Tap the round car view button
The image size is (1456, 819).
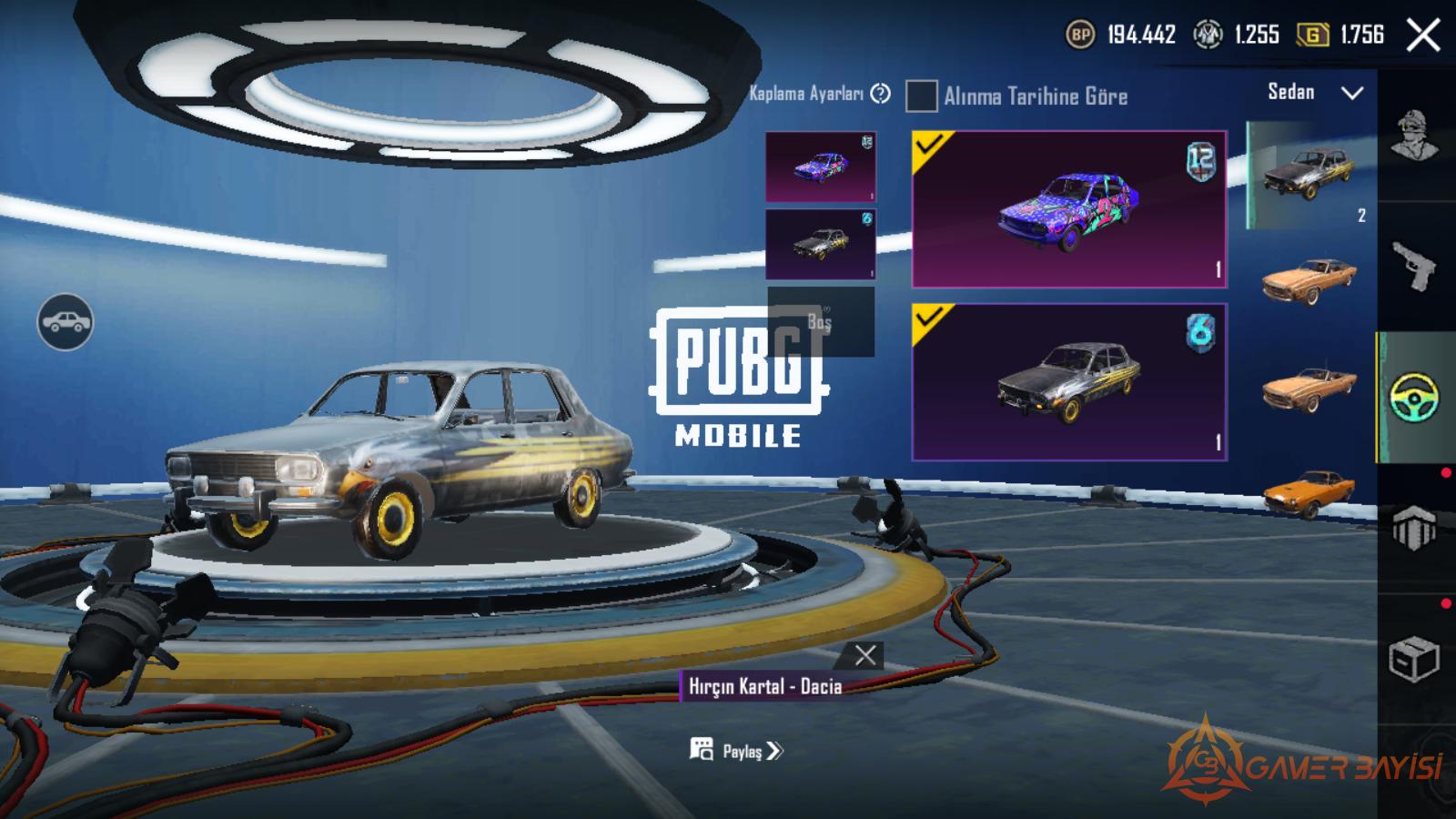click(x=65, y=322)
